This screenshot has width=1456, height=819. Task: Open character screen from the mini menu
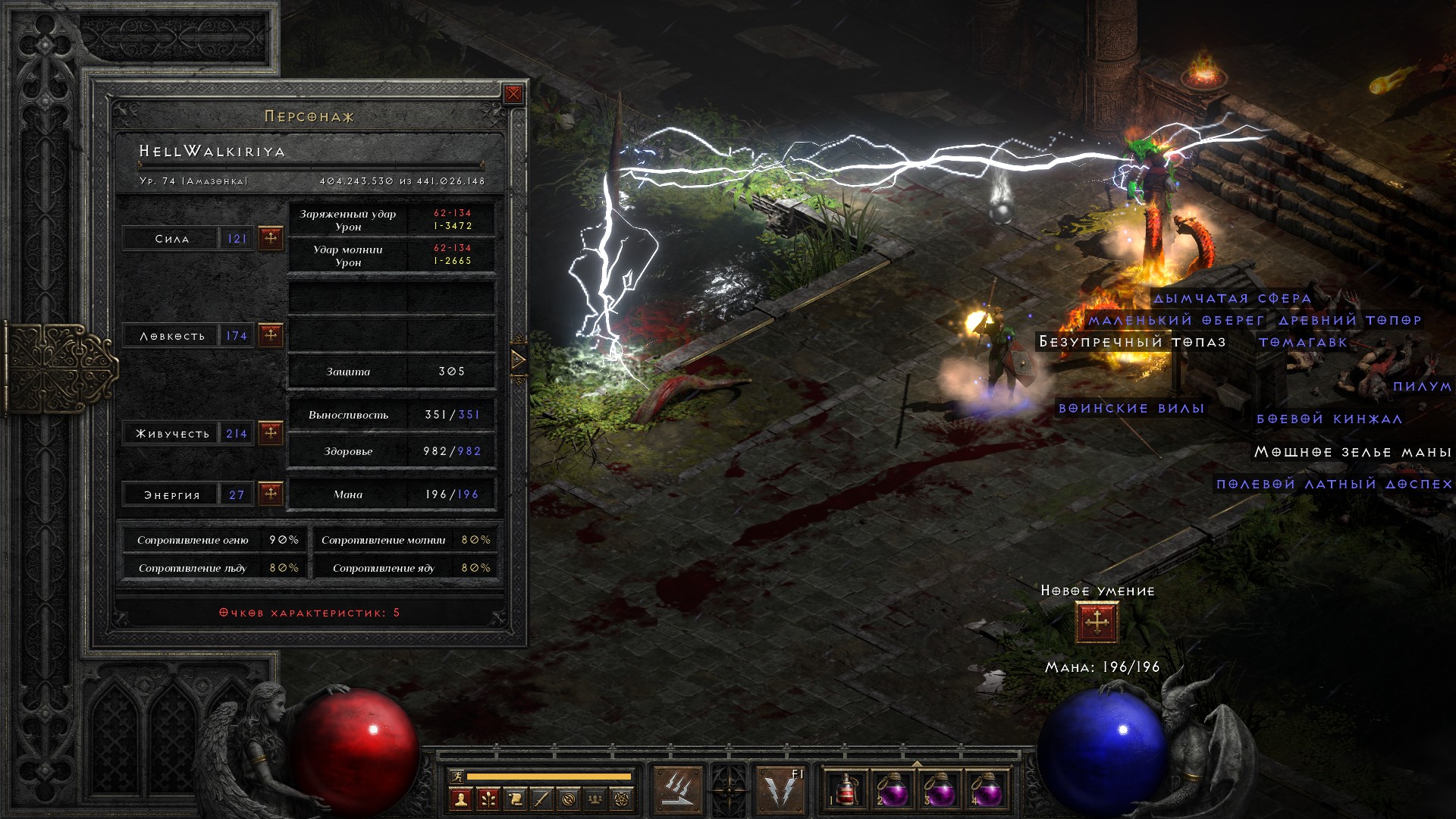(461, 799)
